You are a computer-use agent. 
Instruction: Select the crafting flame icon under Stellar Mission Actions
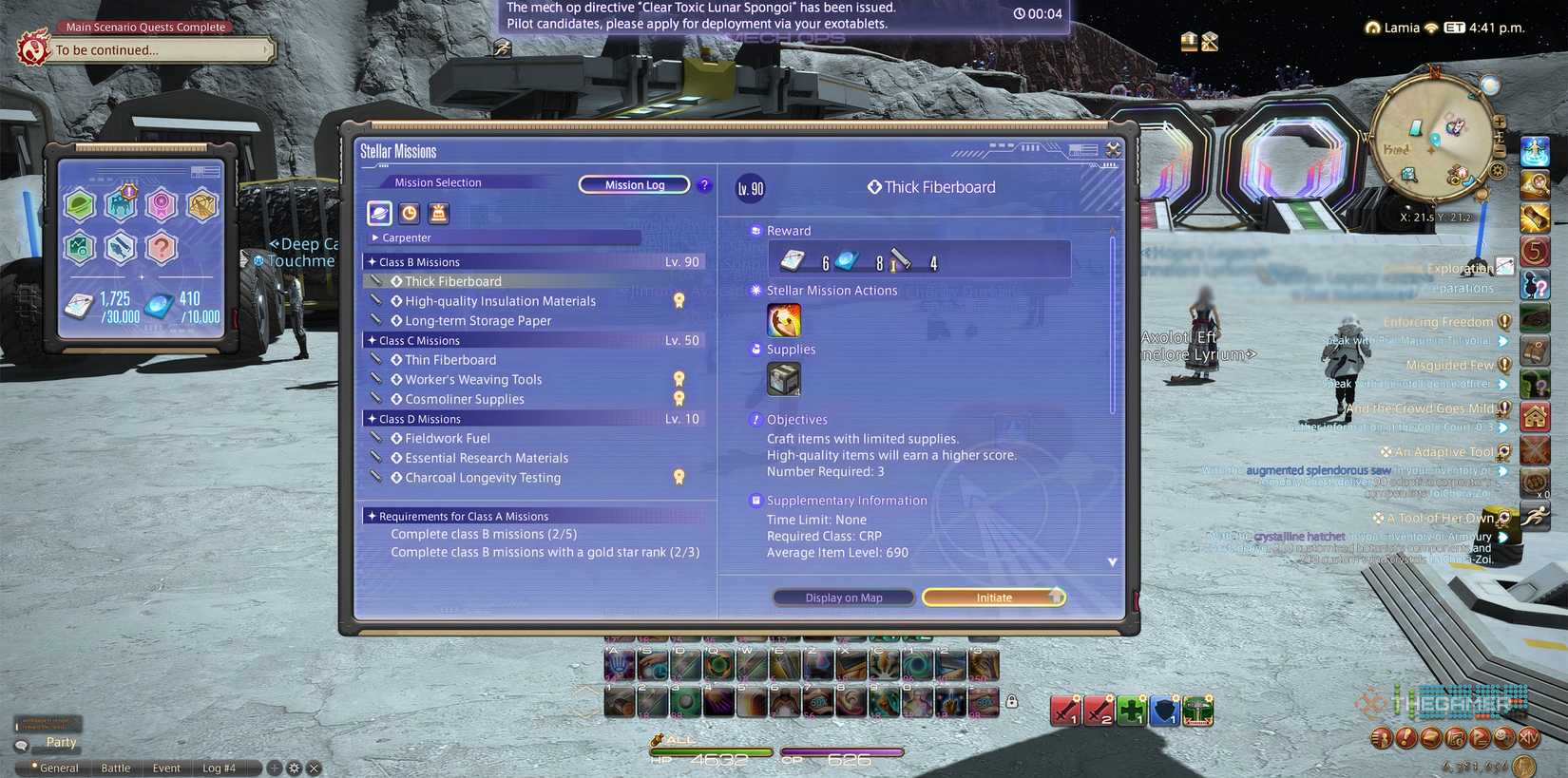click(783, 319)
